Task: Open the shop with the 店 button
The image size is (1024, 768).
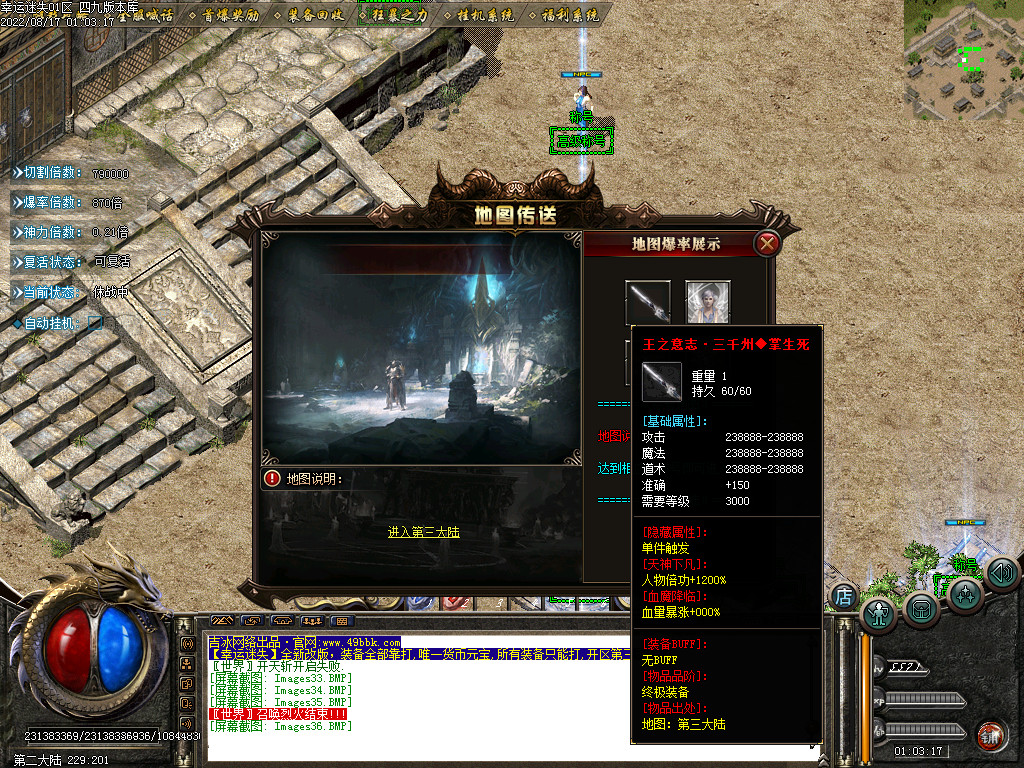Action: coord(844,597)
